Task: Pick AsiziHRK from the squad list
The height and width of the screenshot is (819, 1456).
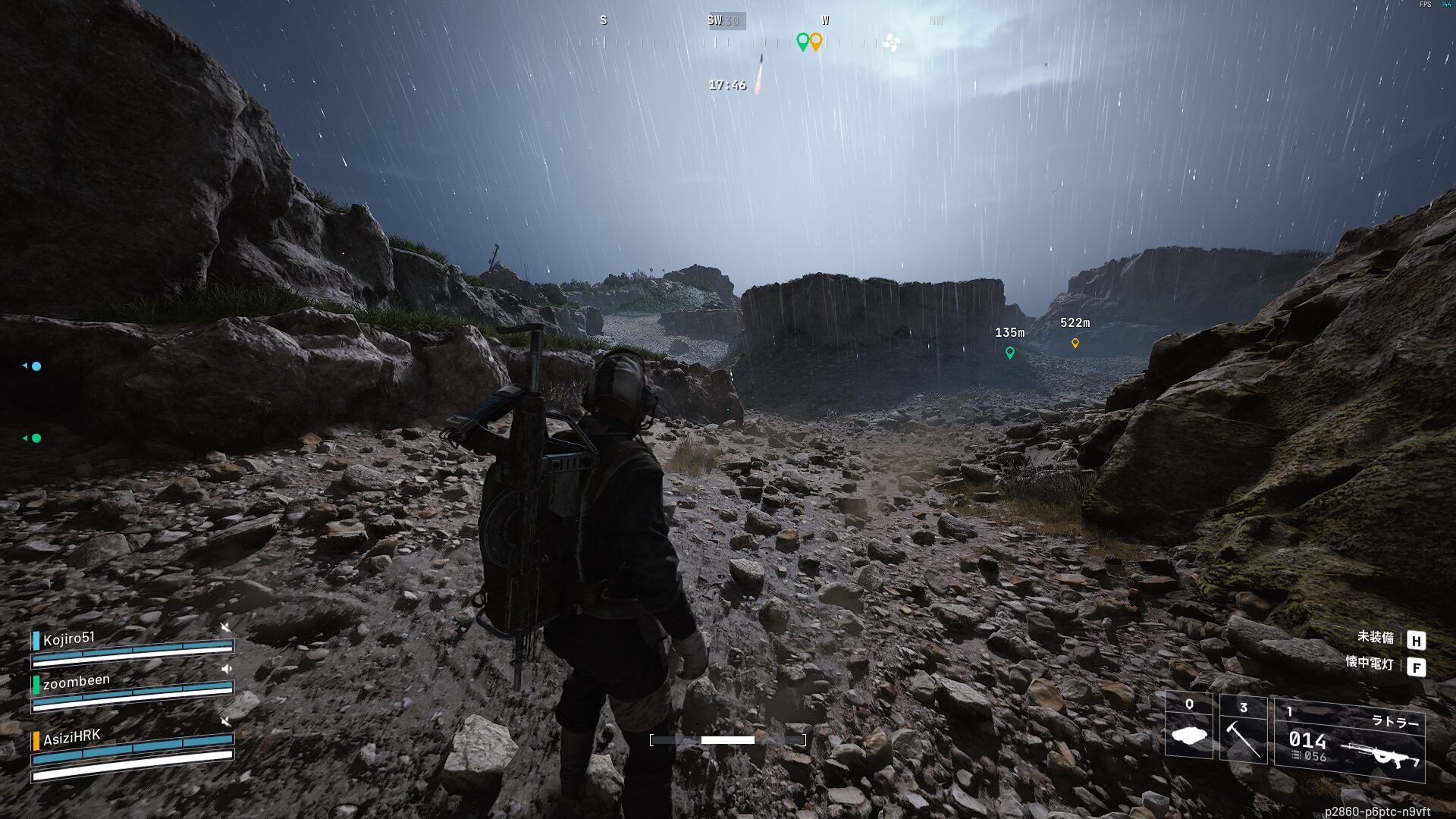Action: [71, 737]
